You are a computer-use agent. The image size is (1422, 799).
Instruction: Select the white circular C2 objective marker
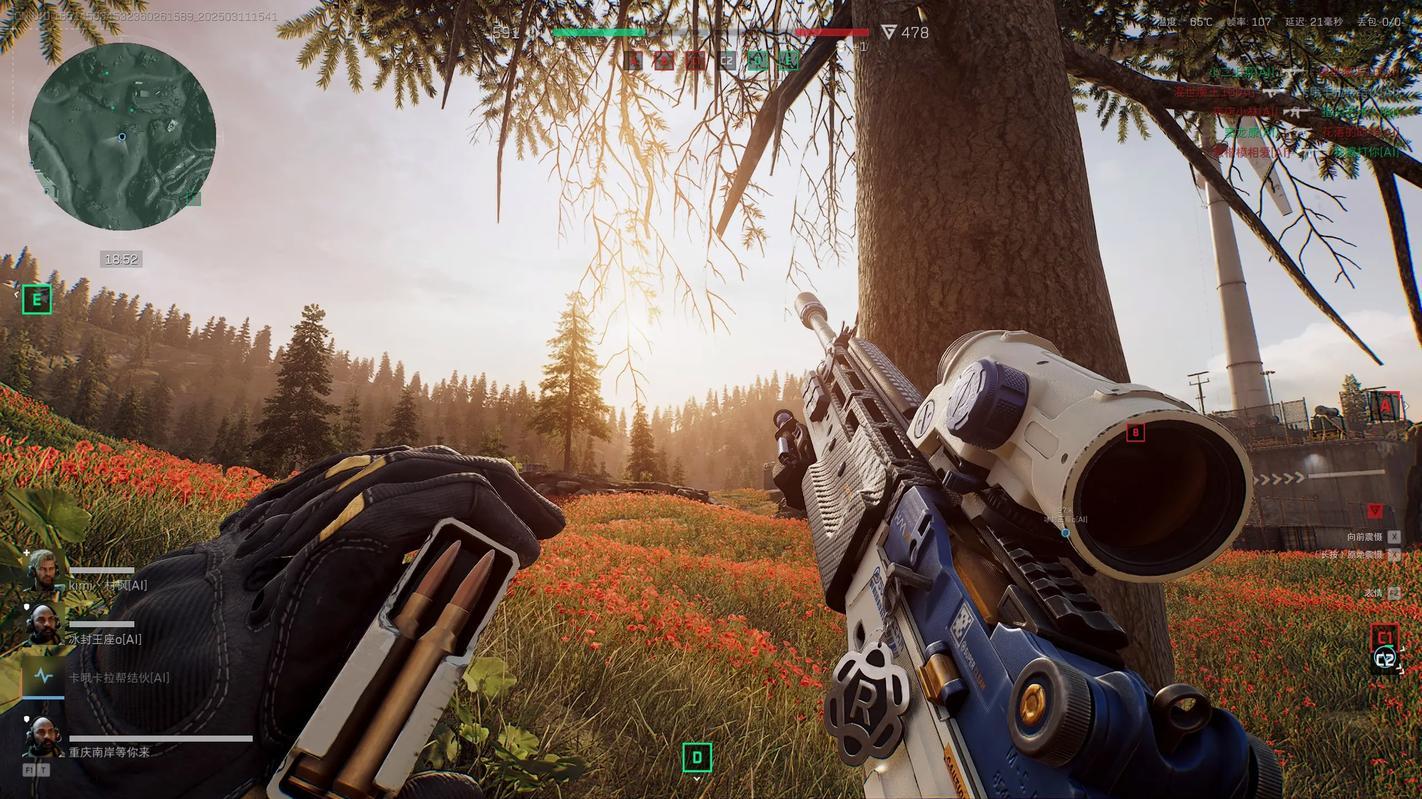(x=1385, y=658)
